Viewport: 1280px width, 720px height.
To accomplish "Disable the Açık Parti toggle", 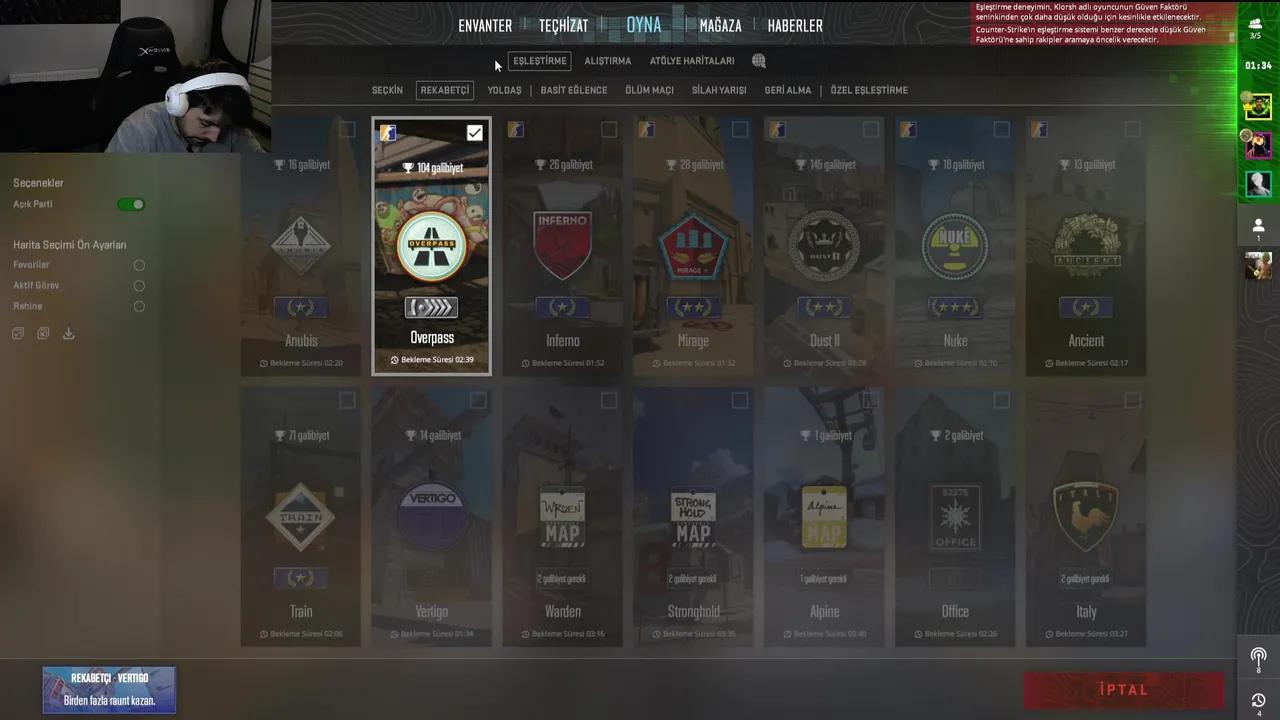I will [131, 203].
